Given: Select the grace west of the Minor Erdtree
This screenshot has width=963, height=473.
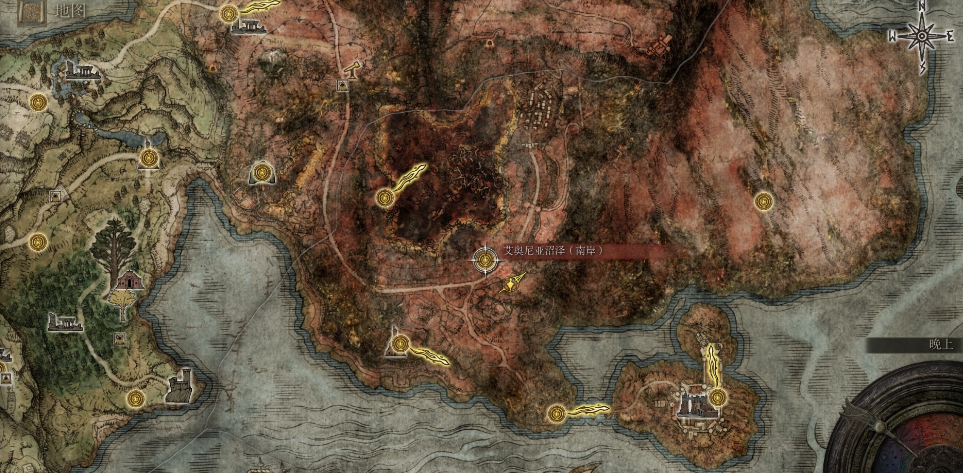Looking at the screenshot, I should click(38, 241).
